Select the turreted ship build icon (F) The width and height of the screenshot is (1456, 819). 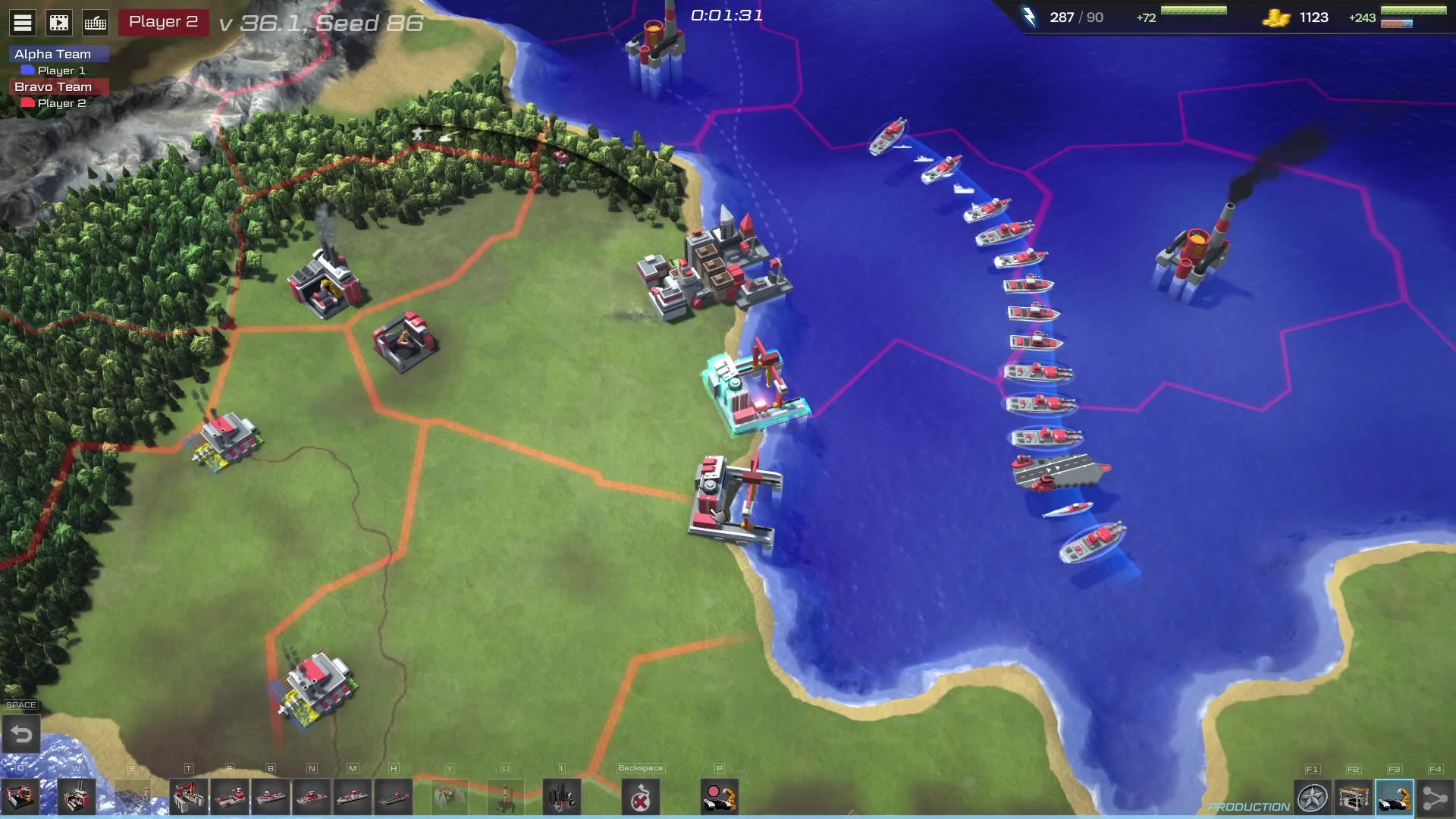point(230,797)
